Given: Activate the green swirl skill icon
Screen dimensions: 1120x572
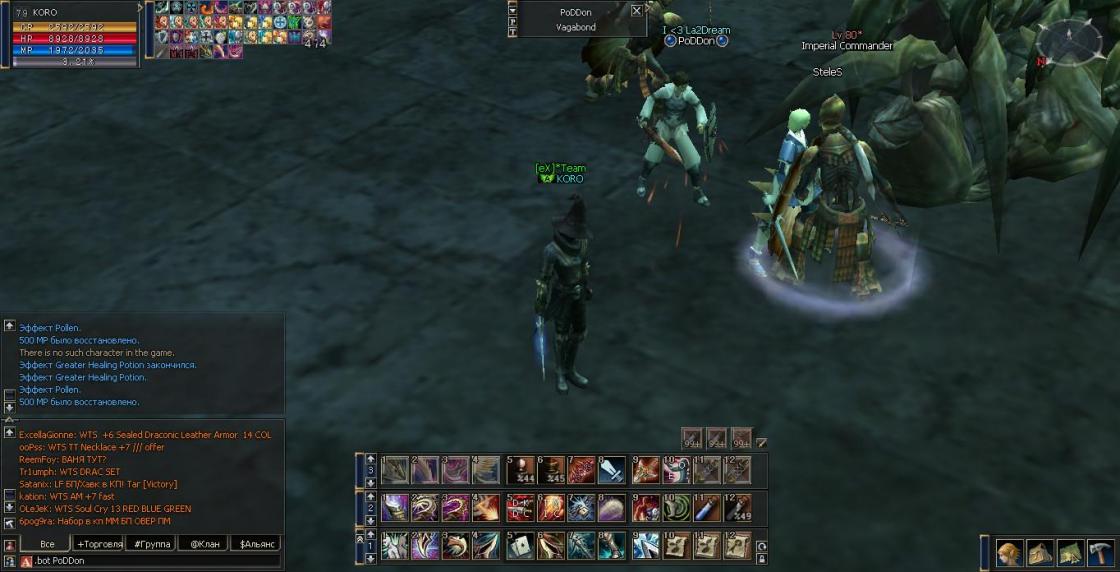Looking at the screenshot, I should [x=676, y=507].
